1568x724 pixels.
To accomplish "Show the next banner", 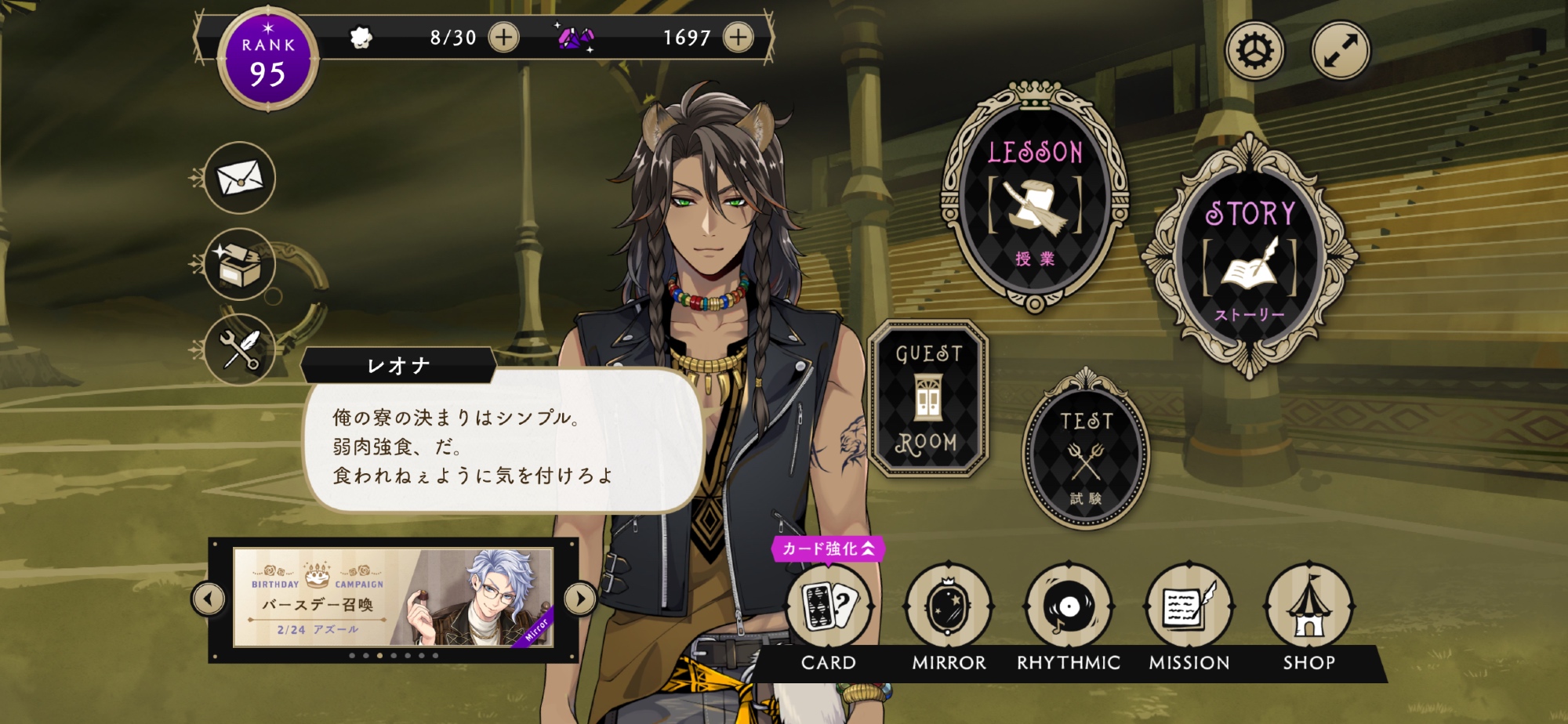I will click(x=580, y=599).
